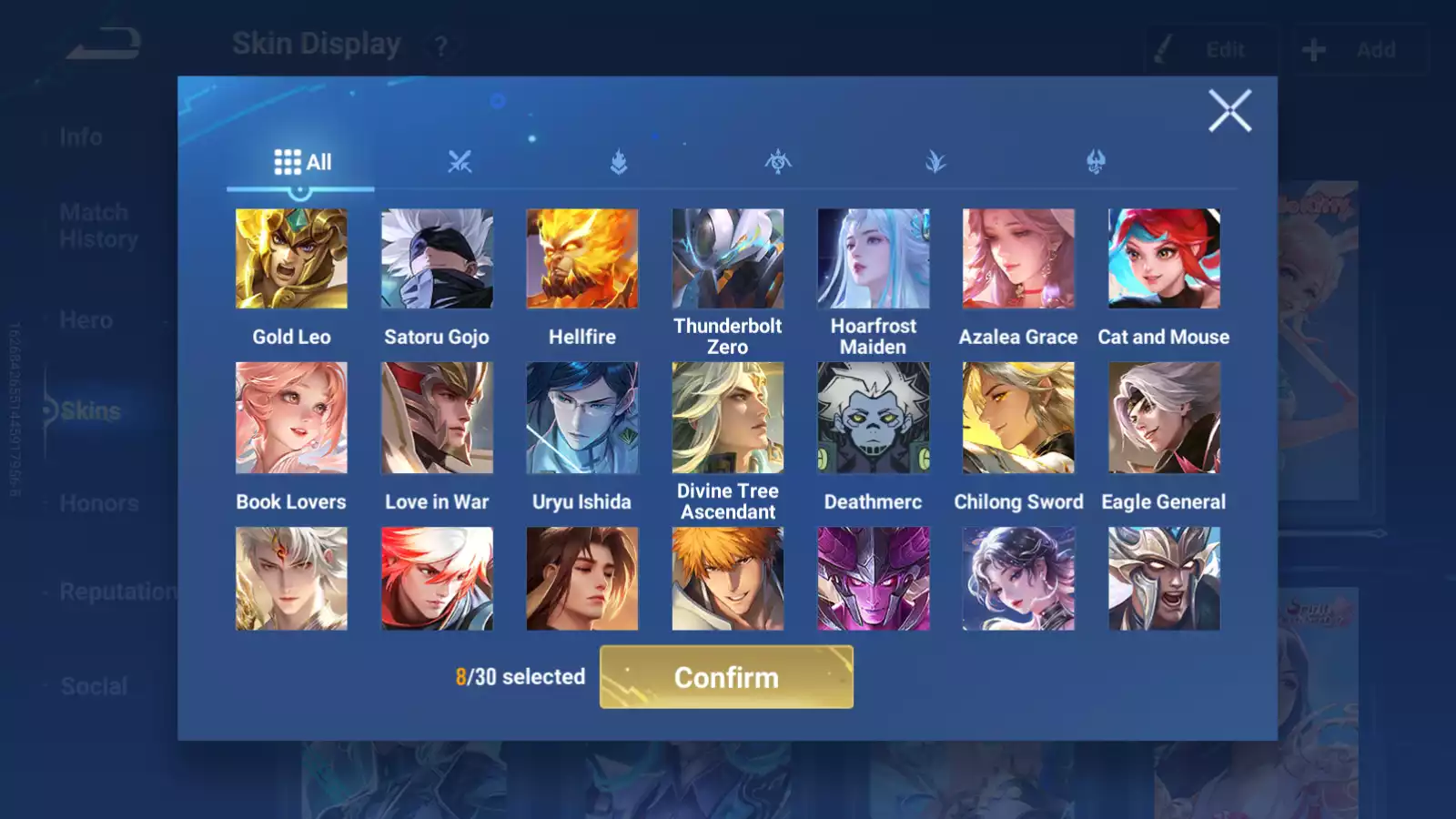1456x819 pixels.
Task: Select the Thunderbolt Zero skin
Action: tap(728, 259)
